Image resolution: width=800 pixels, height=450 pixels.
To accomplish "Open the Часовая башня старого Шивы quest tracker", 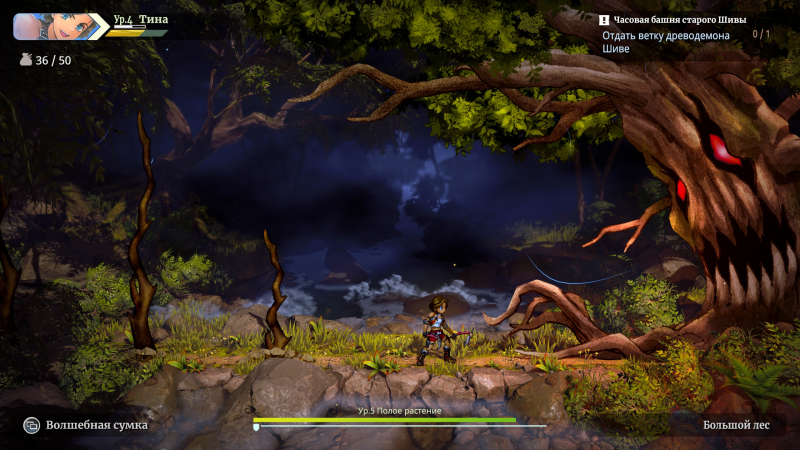I will 673,20.
